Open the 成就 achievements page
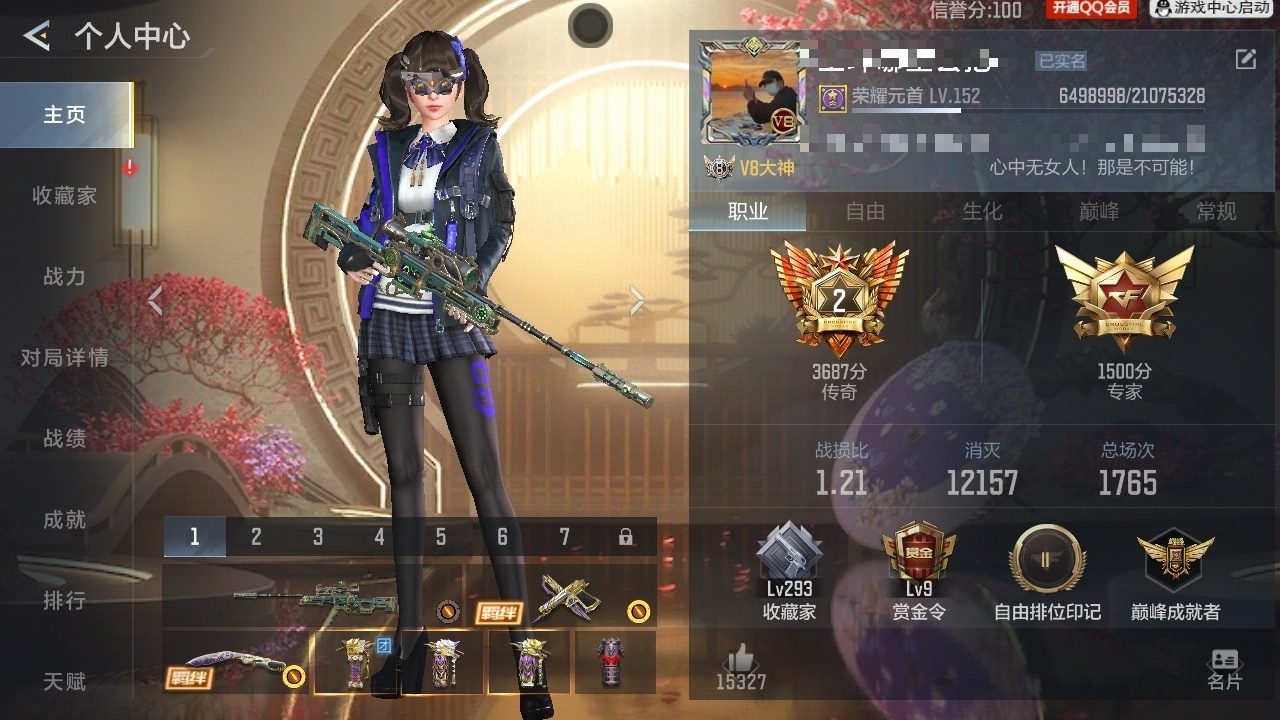Screen dimensions: 1280x720 [x=65, y=520]
